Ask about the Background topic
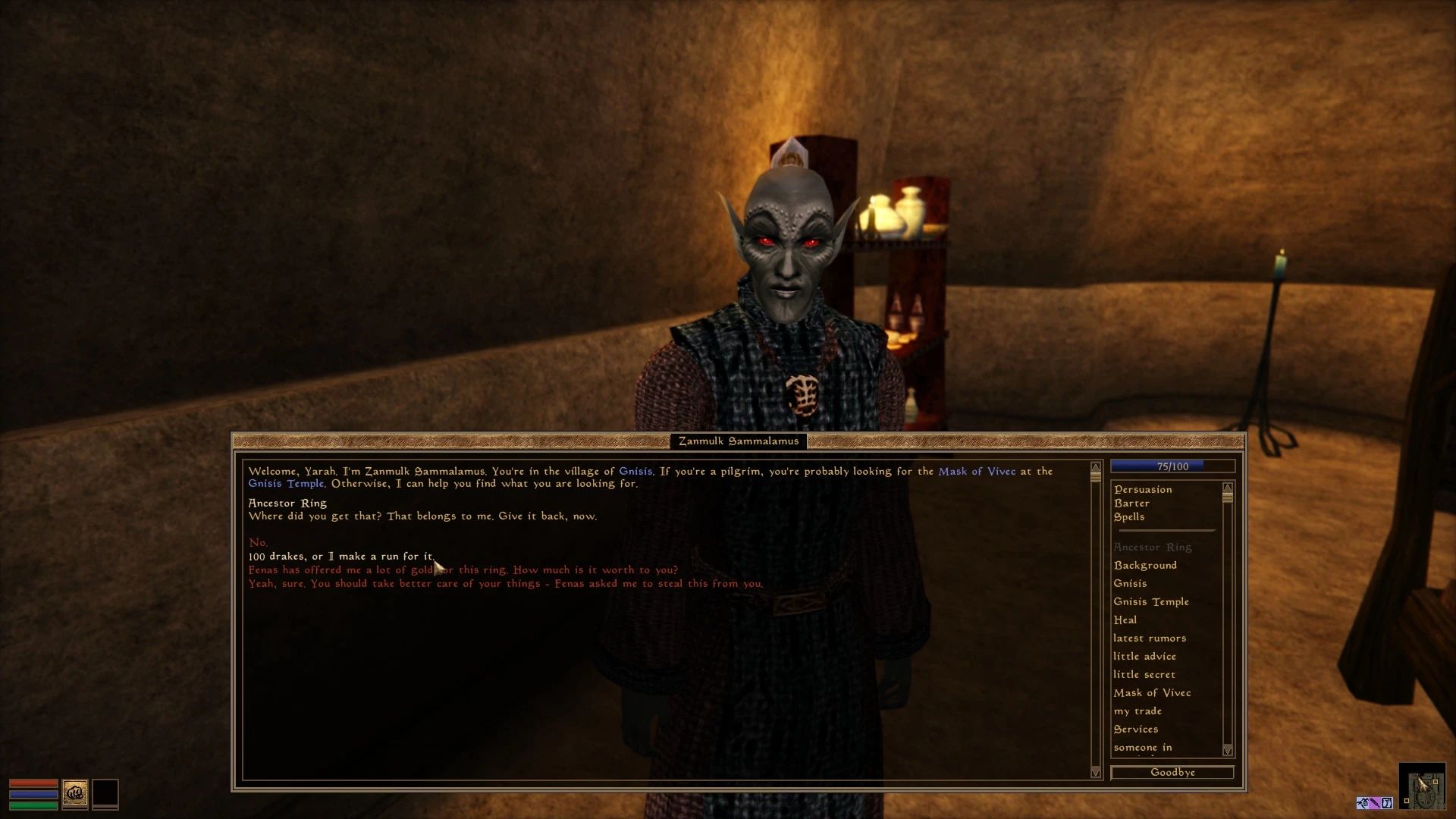 (x=1144, y=565)
